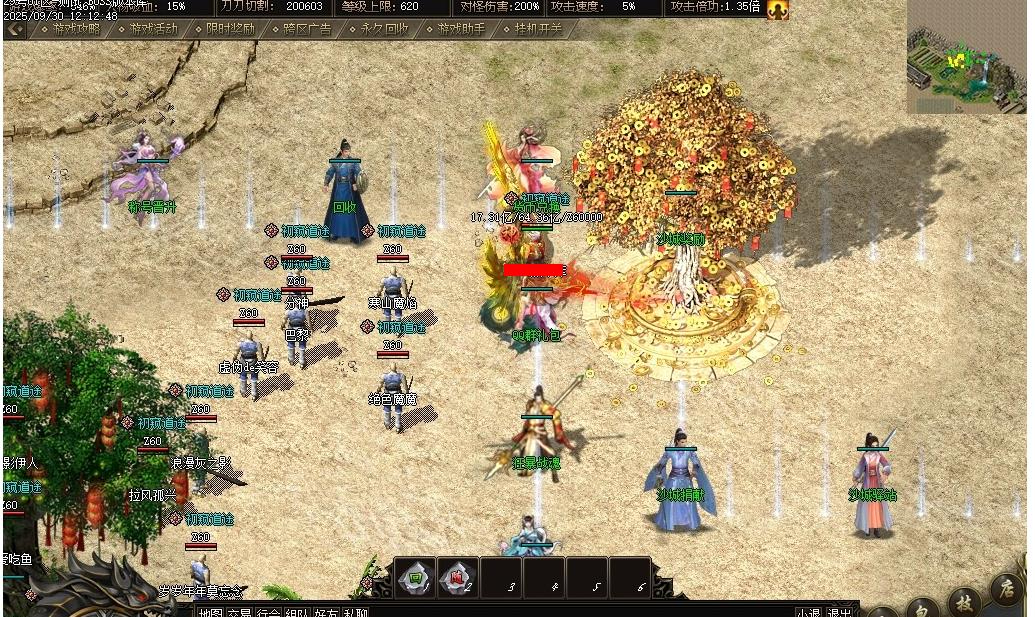Image resolution: width=1035 pixels, height=617 pixels.
Task: Use the red item in hotbar slot 2
Action: click(457, 577)
